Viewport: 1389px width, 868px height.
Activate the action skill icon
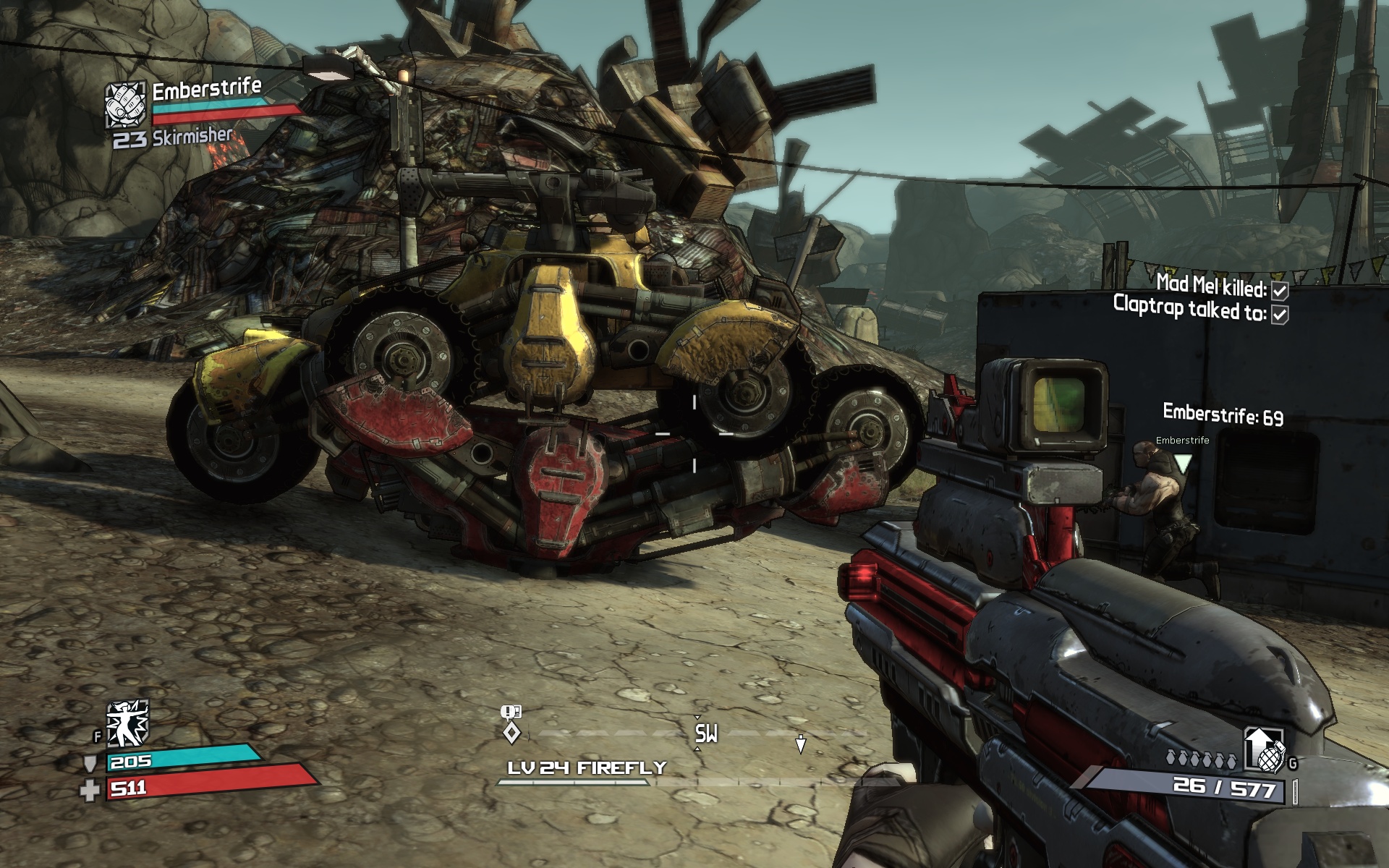[x=127, y=723]
